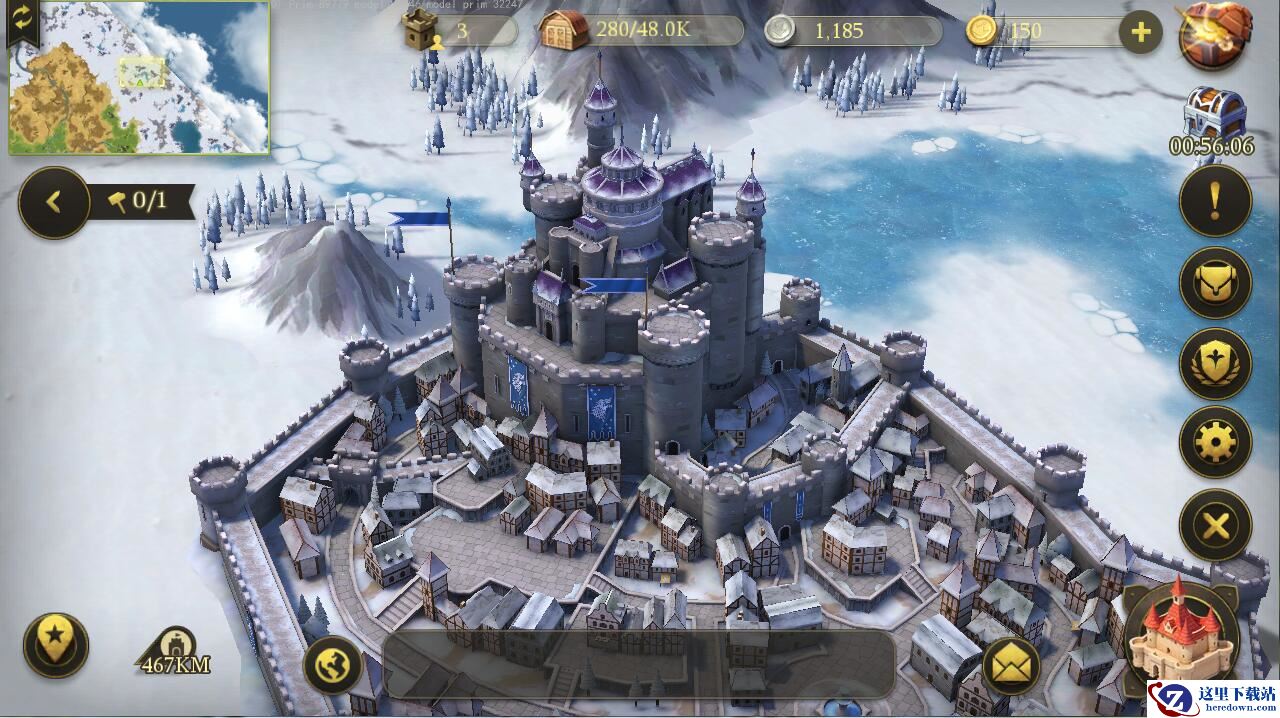Check the granary food storage resource
The height and width of the screenshot is (718, 1280).
(x=640, y=30)
